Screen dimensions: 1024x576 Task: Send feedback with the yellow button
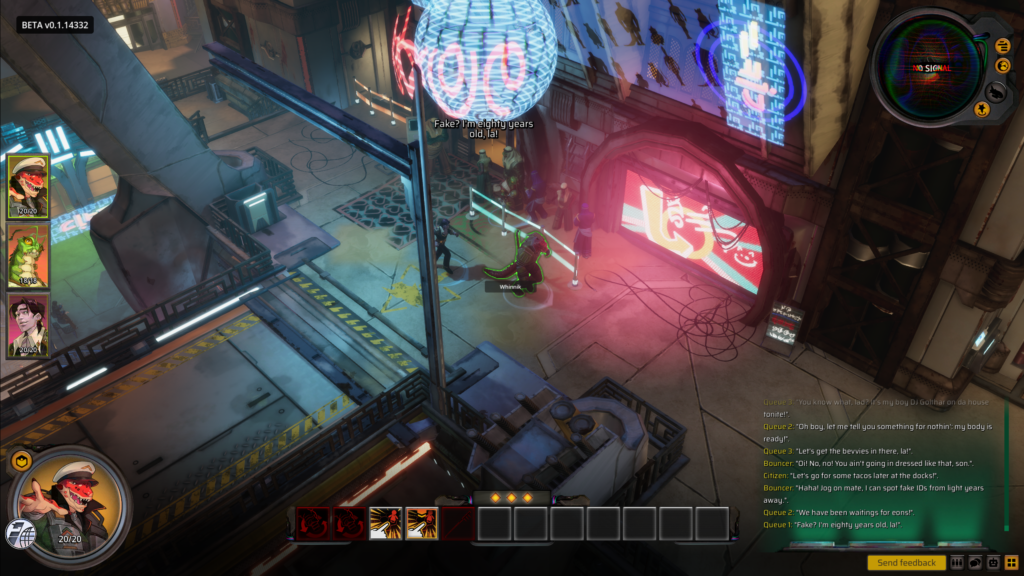[906, 563]
